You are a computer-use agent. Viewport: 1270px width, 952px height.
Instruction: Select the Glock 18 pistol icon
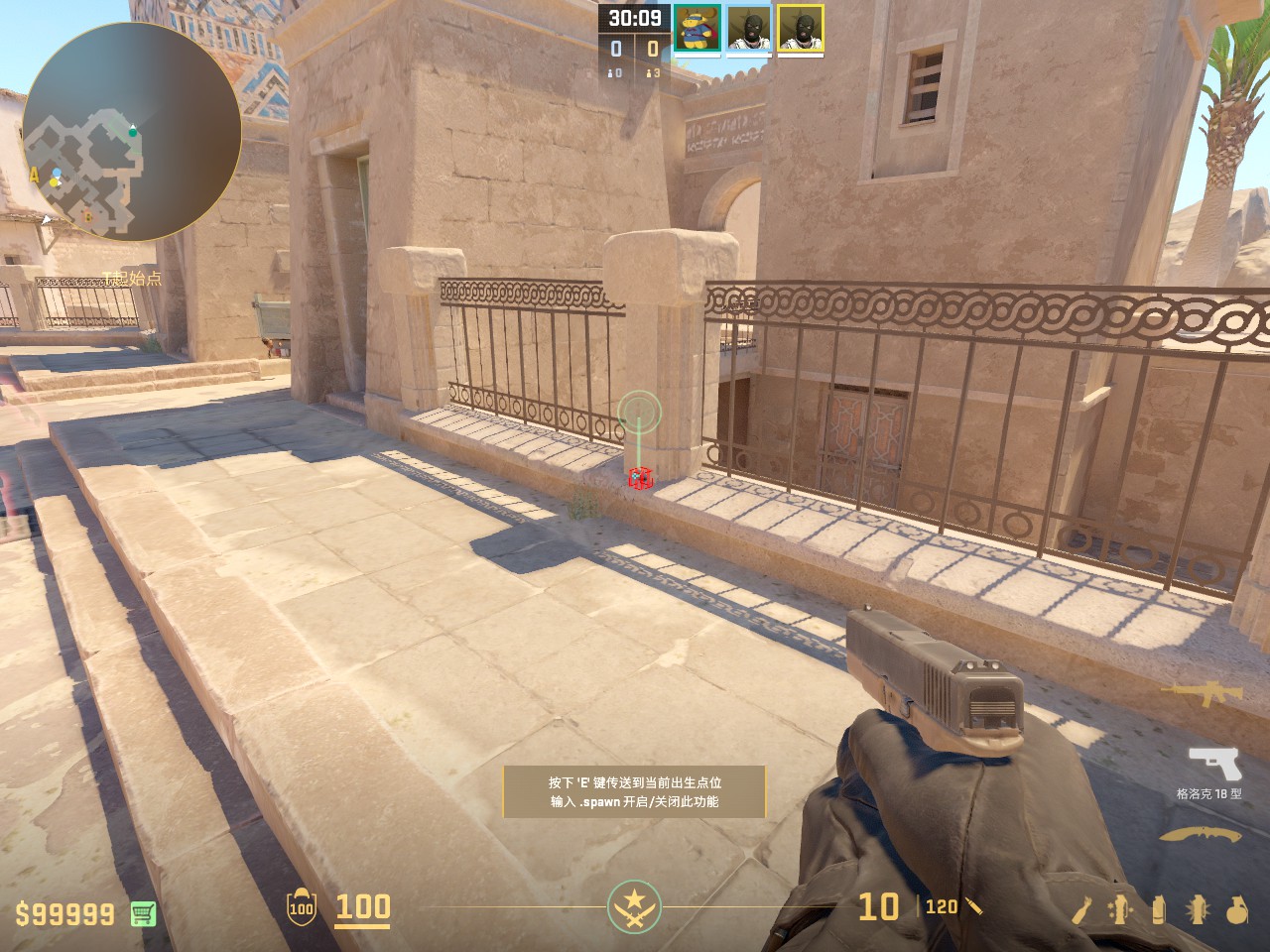(1214, 764)
